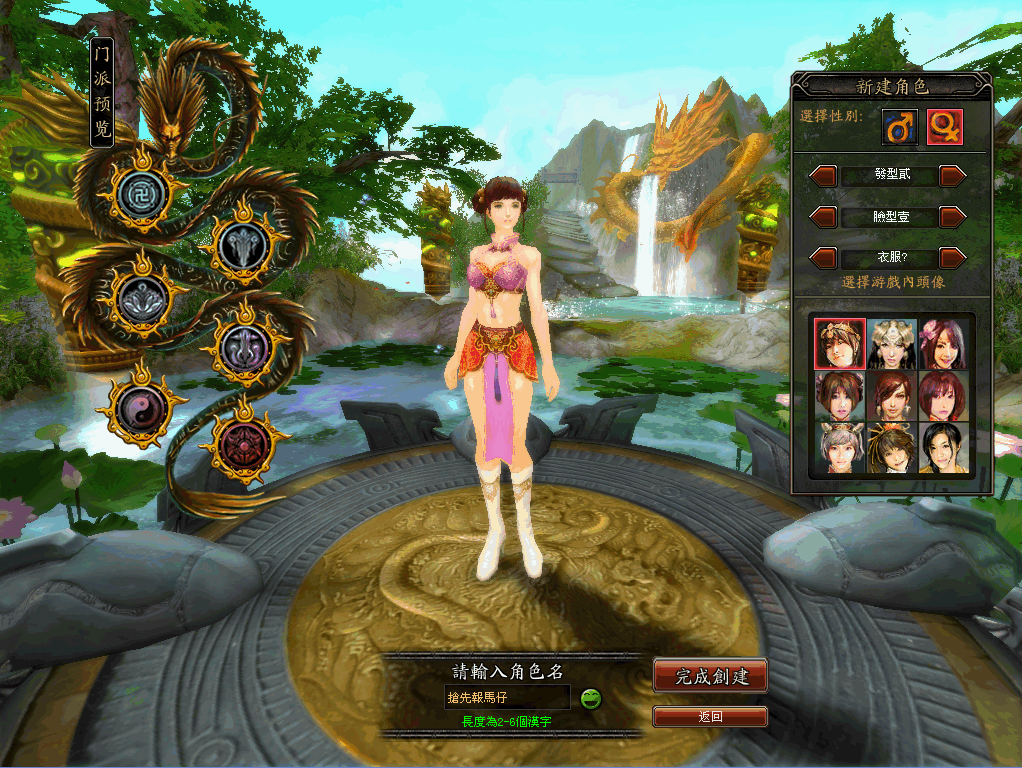This screenshot has width=1022, height=768.
Task: Cycle to the previous face type (臉型)
Action: tap(823, 216)
